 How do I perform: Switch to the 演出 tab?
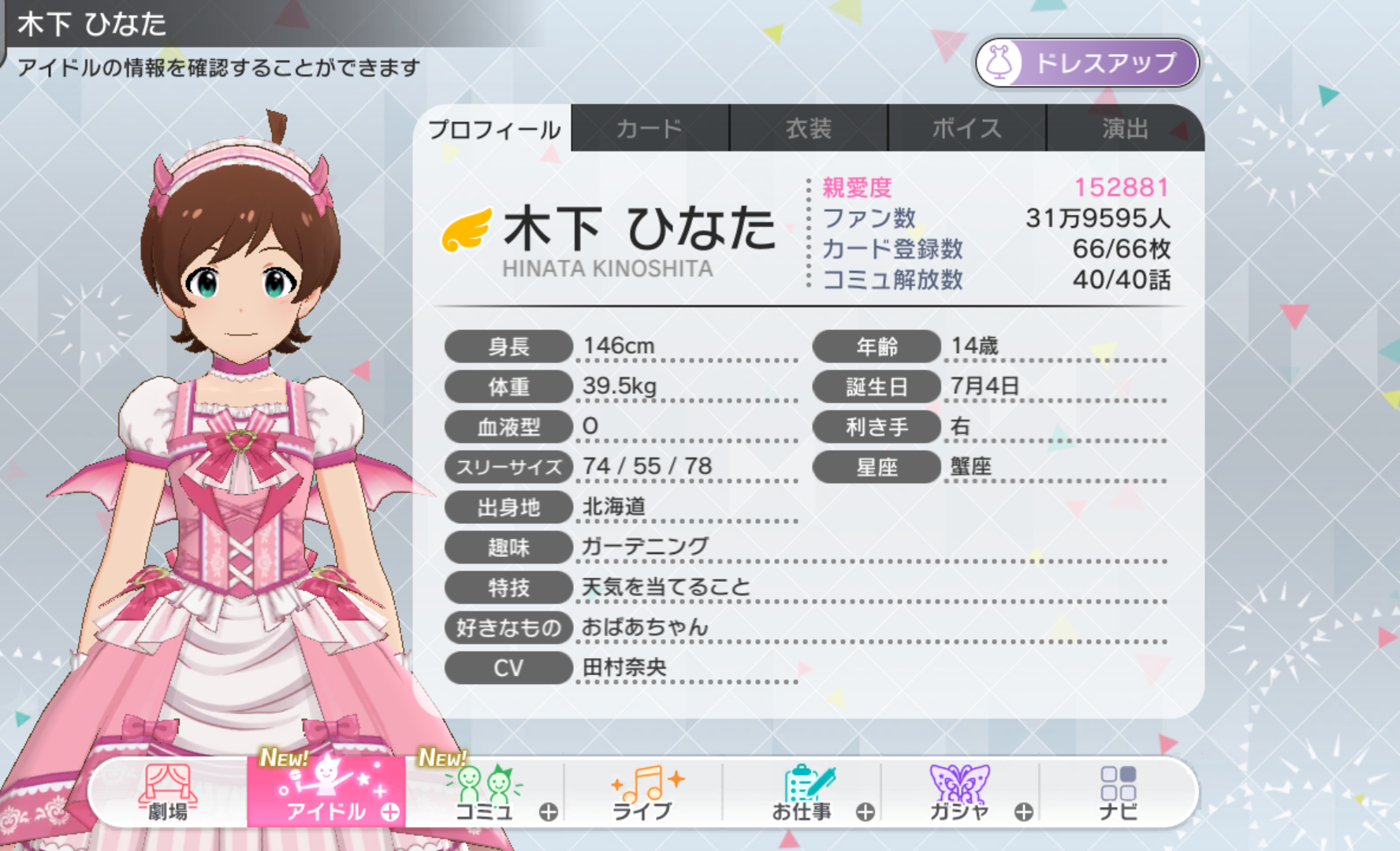pos(1124,128)
